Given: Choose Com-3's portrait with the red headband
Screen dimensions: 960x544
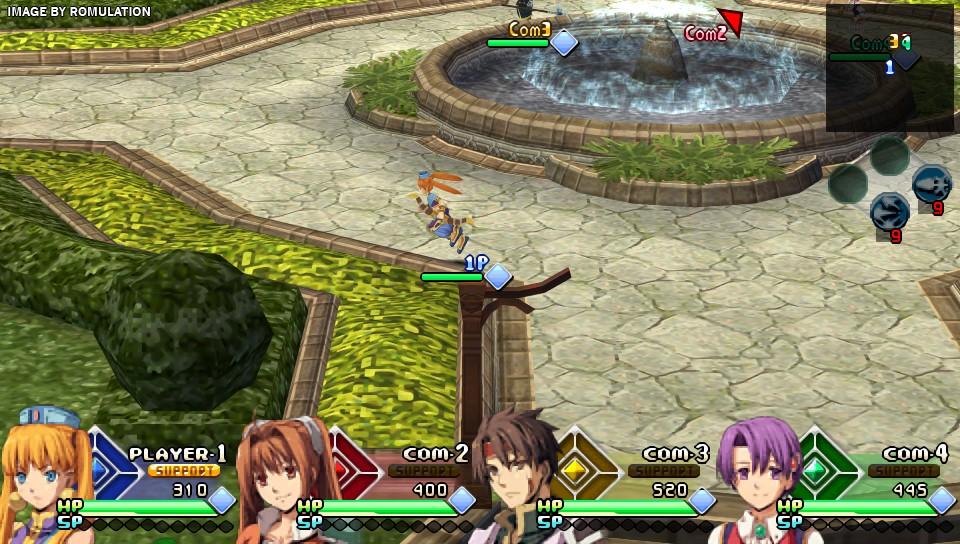Looking at the screenshot, I should (x=515, y=478).
